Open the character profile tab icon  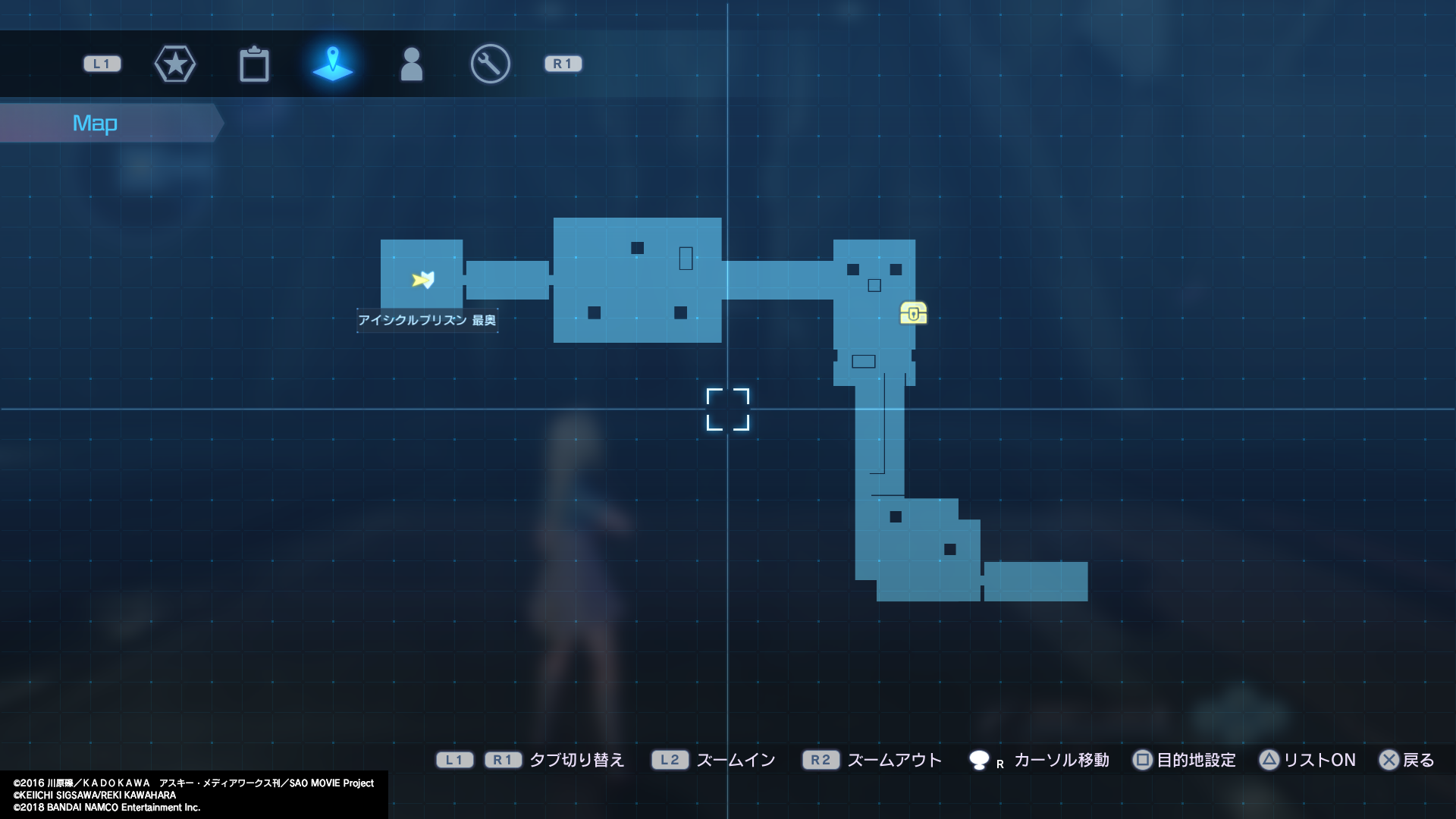(411, 64)
